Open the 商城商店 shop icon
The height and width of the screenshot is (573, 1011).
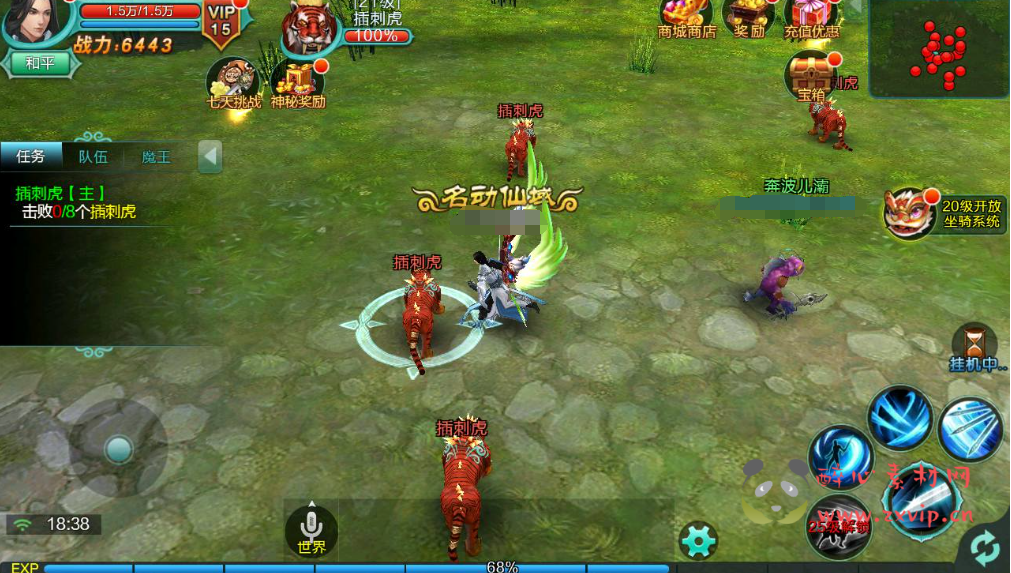(x=686, y=16)
